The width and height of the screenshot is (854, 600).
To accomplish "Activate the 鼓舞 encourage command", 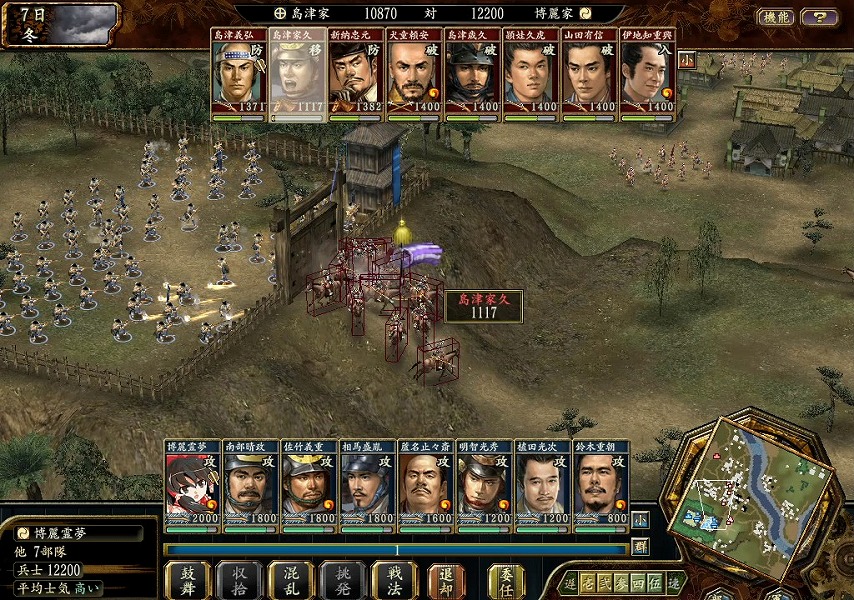I will click(x=187, y=580).
